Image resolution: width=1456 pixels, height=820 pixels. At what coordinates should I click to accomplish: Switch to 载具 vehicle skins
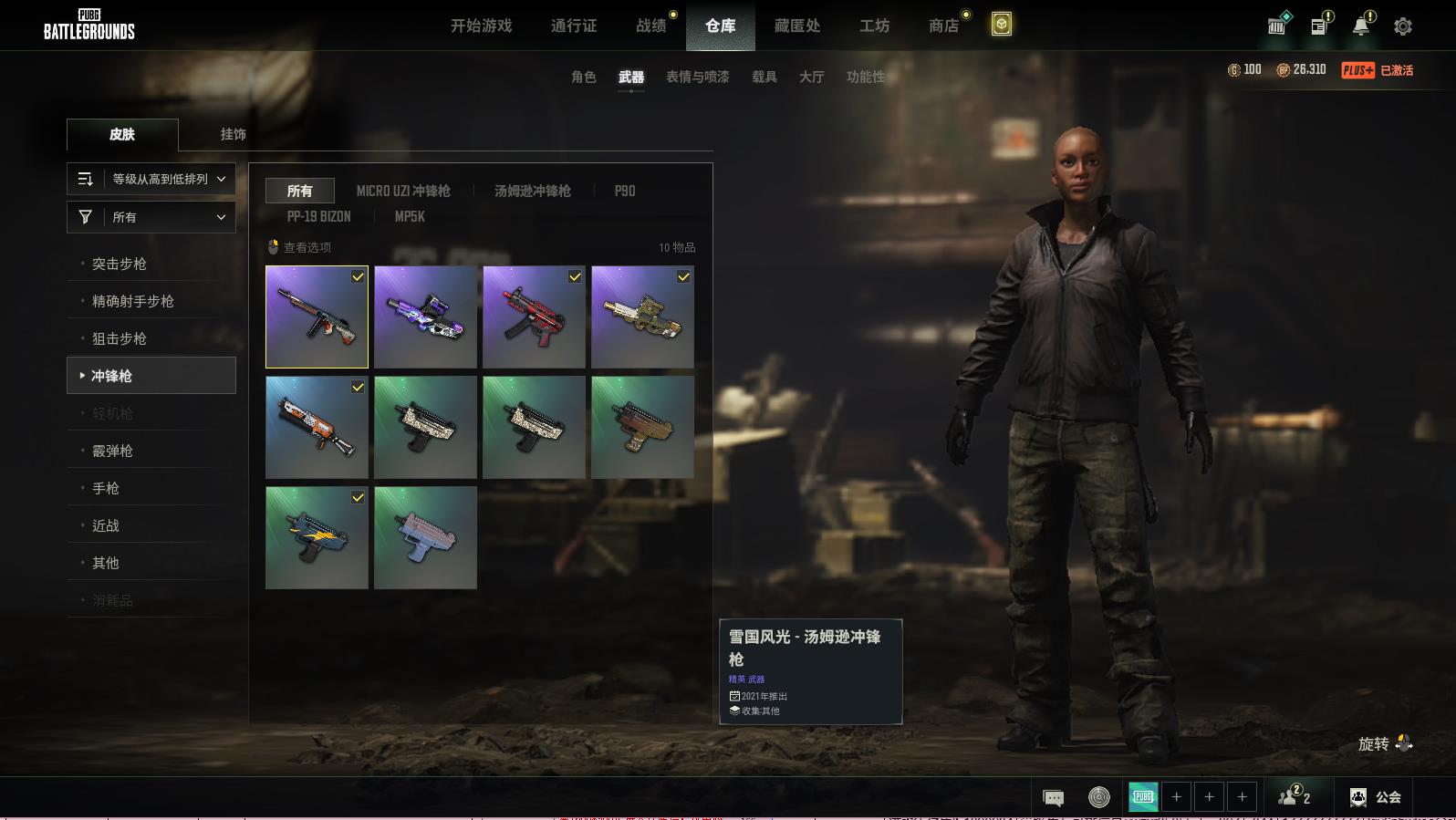764,77
